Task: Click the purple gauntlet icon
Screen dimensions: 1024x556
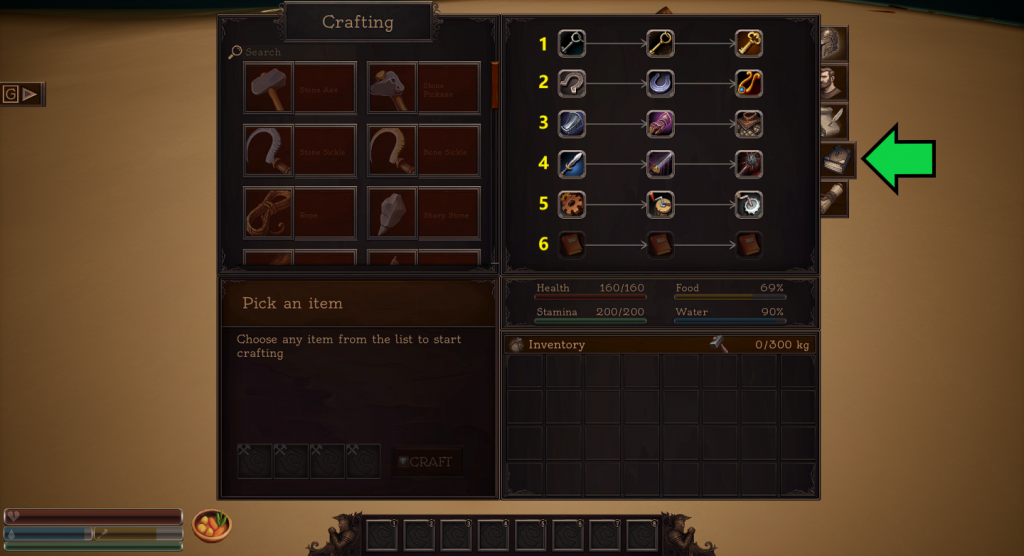Action: 660,123
